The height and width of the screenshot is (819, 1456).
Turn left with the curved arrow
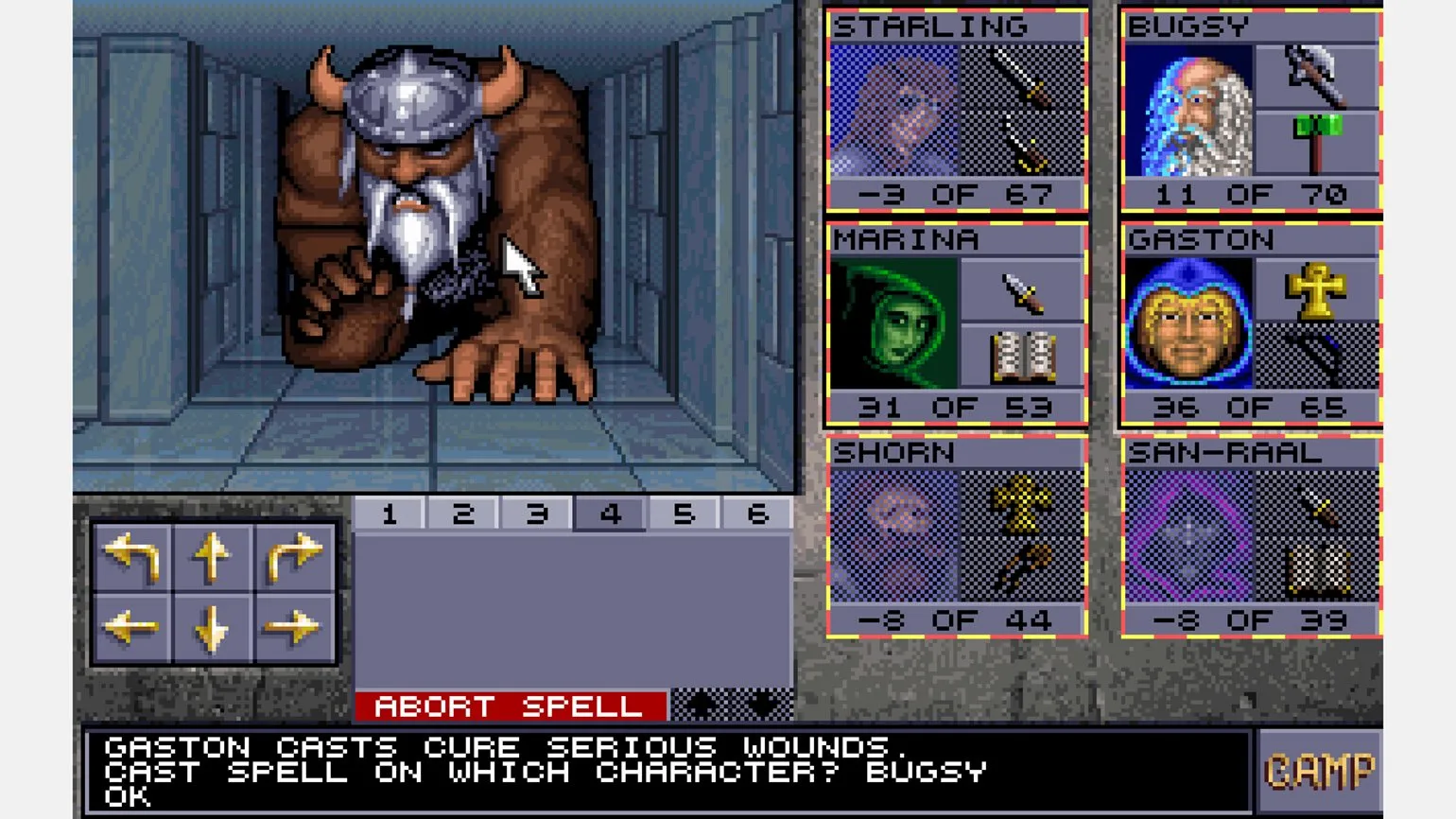[x=131, y=555]
